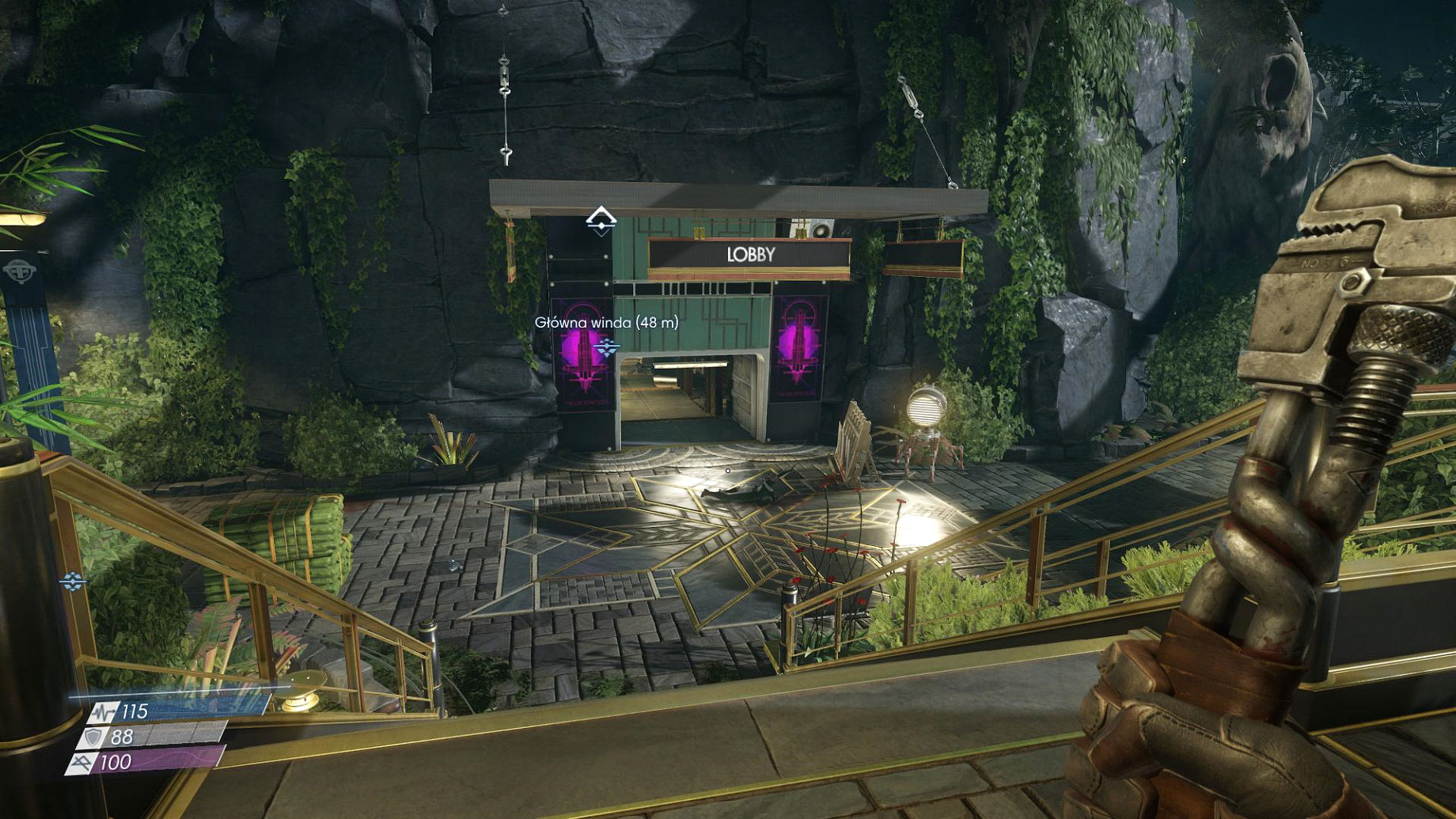
Task: Click the white diamond waypoint above the Lobby entrance
Action: coord(601,219)
